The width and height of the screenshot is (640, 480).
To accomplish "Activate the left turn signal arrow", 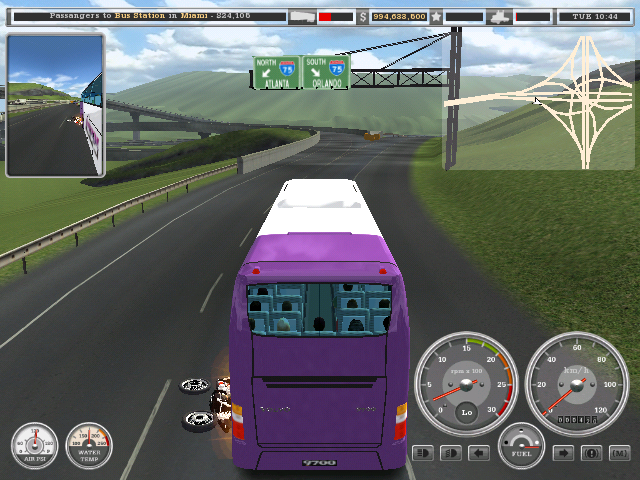I will [479, 453].
